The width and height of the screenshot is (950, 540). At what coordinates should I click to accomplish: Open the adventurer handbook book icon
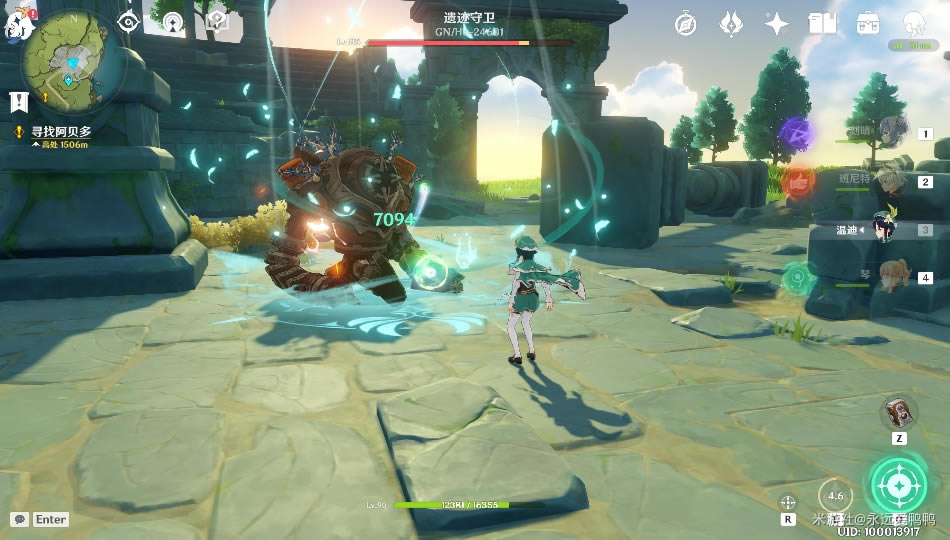[x=822, y=24]
